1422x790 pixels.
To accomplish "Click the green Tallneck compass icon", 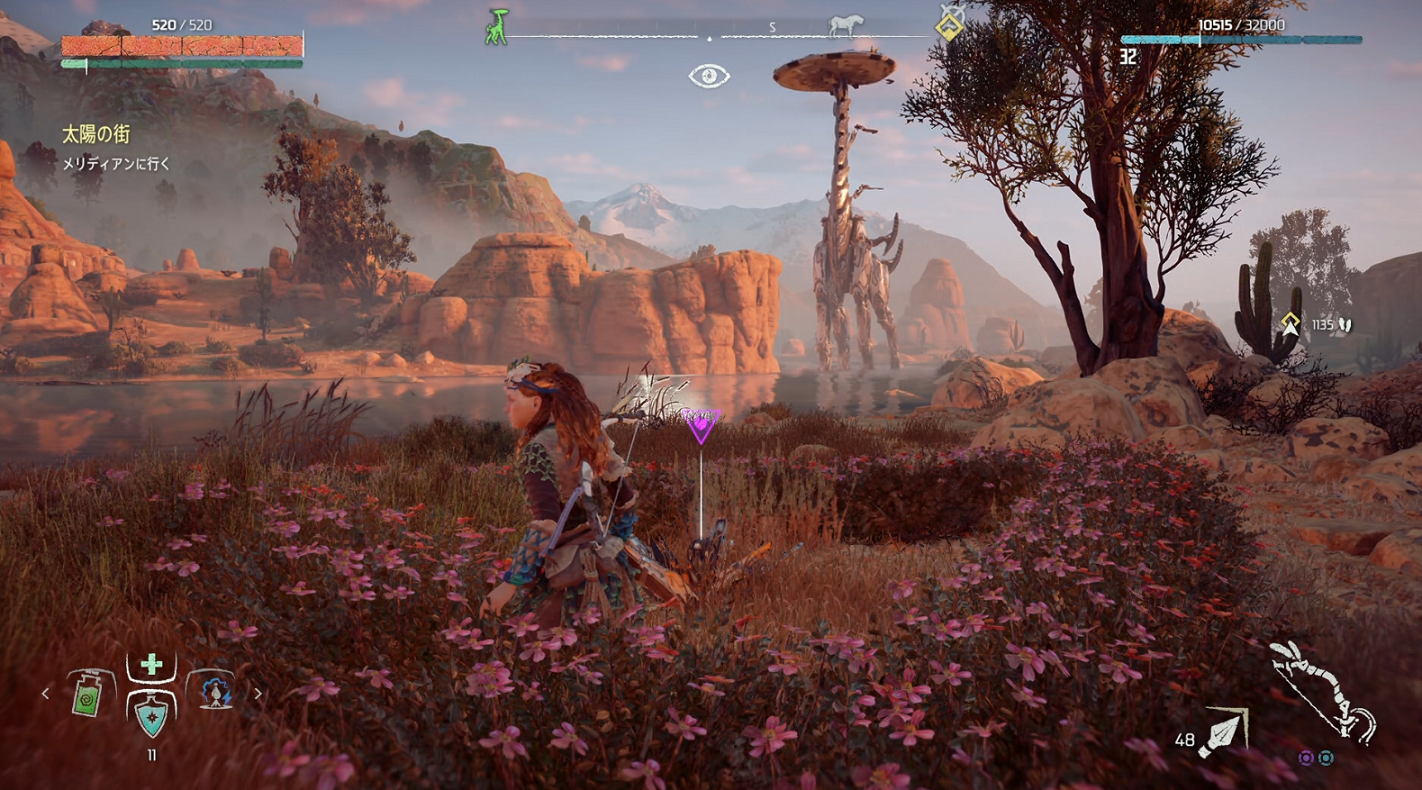I will 496,27.
